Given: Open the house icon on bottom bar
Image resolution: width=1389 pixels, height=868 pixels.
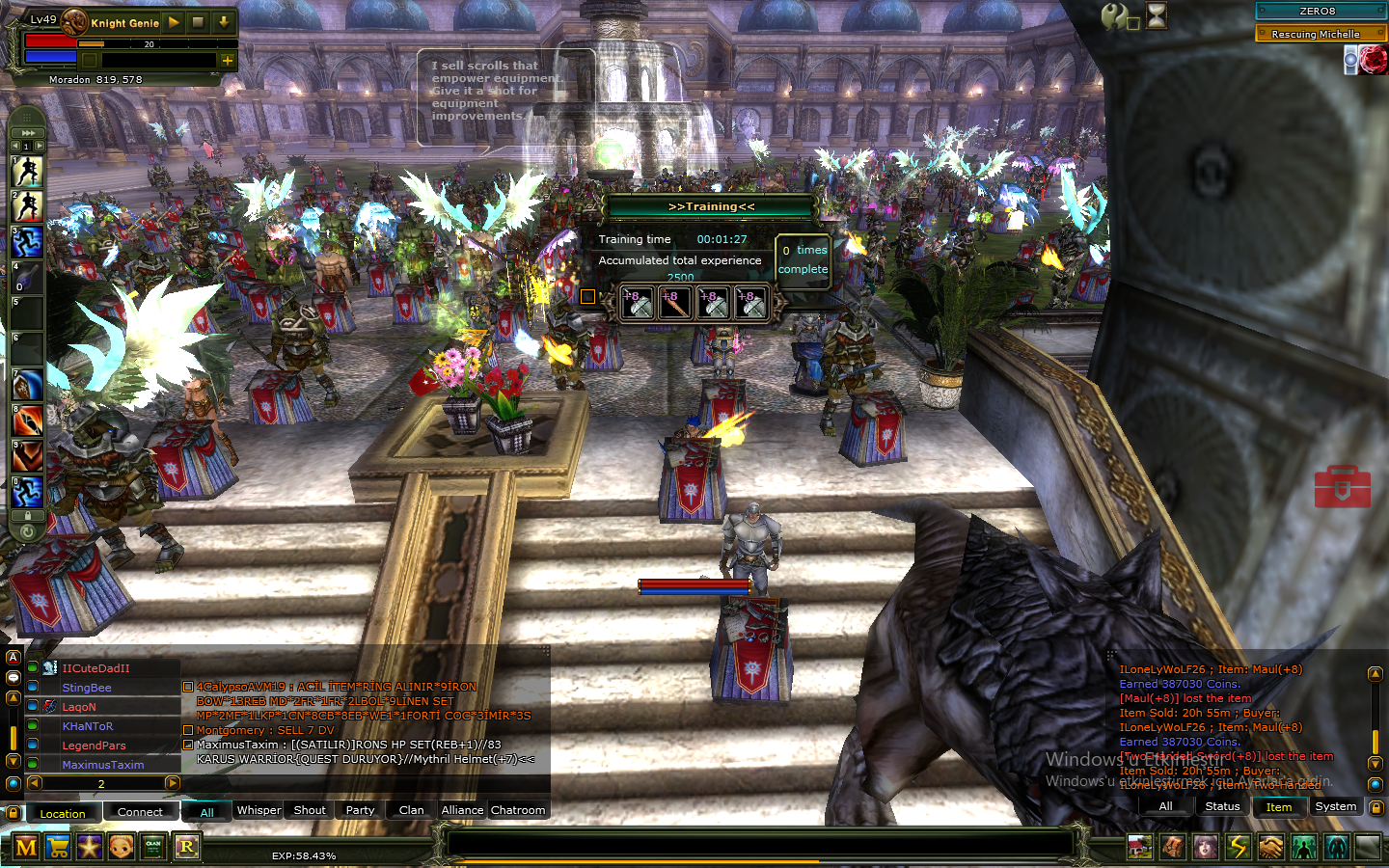Looking at the screenshot, I should pos(1140,848).
